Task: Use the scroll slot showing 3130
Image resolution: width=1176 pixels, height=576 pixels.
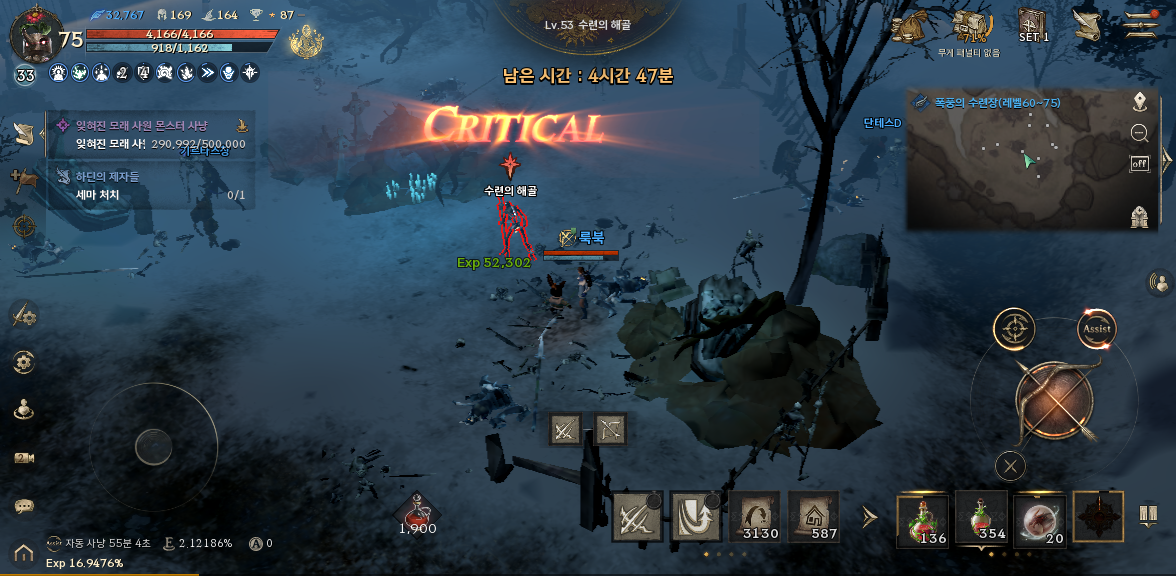Action: point(755,517)
